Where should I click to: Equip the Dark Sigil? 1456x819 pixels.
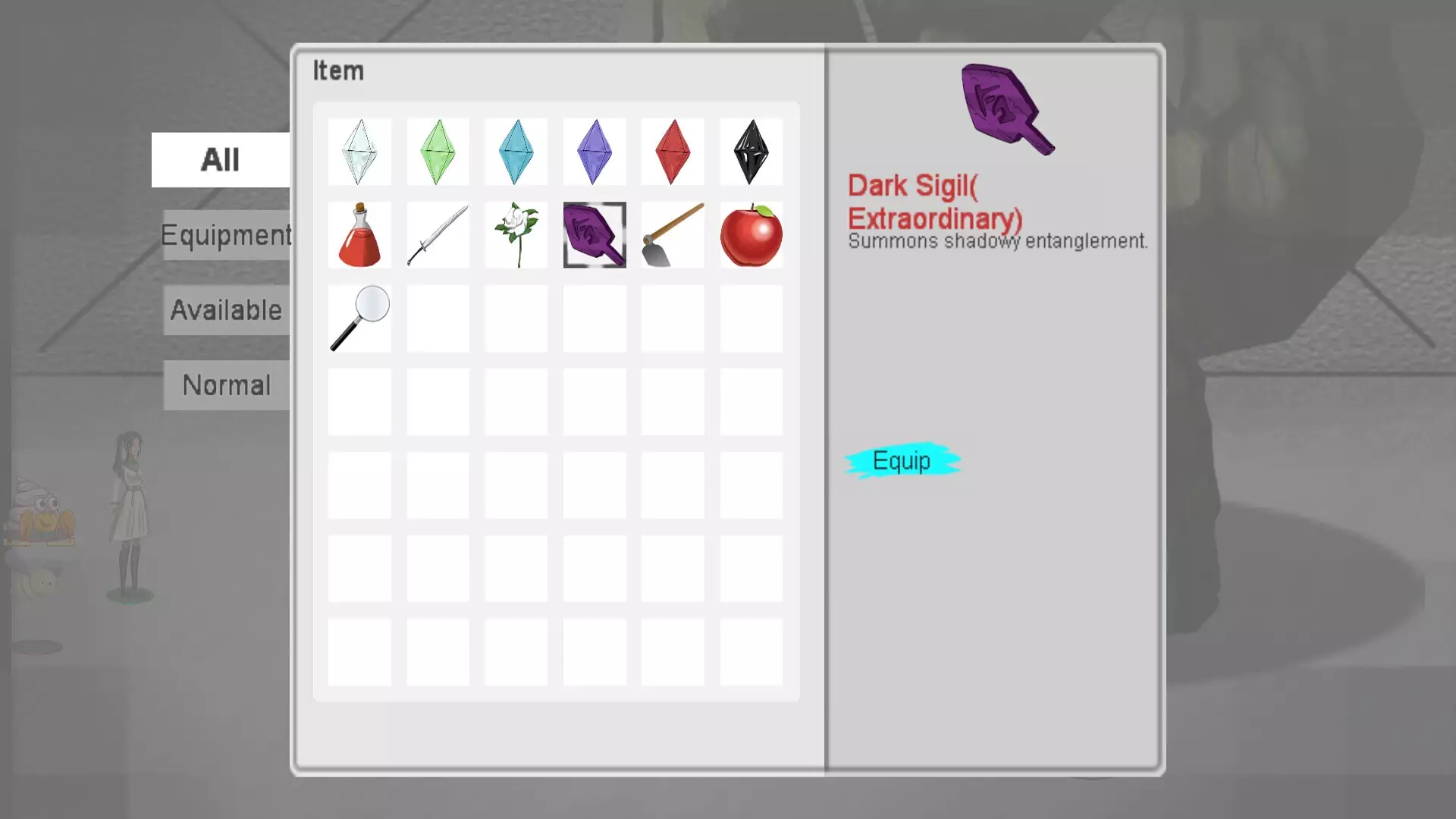(902, 461)
